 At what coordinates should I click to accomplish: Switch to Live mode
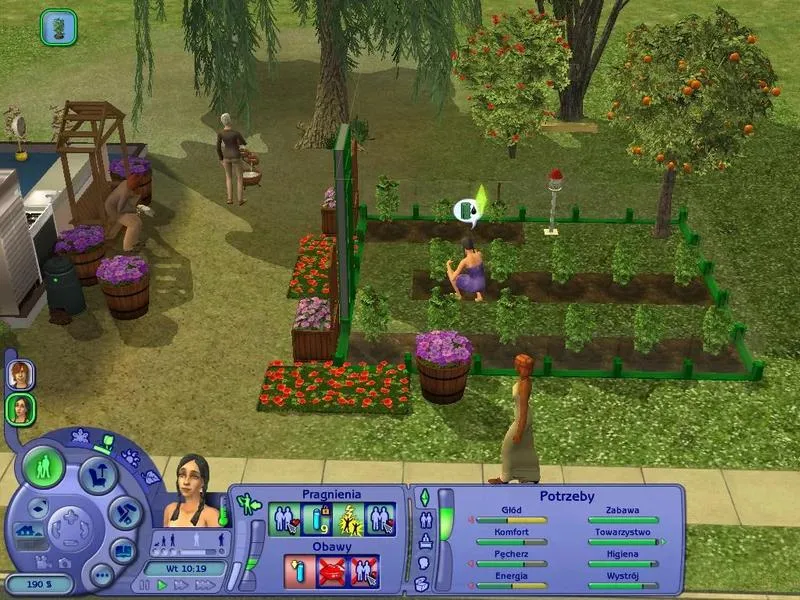tap(44, 466)
